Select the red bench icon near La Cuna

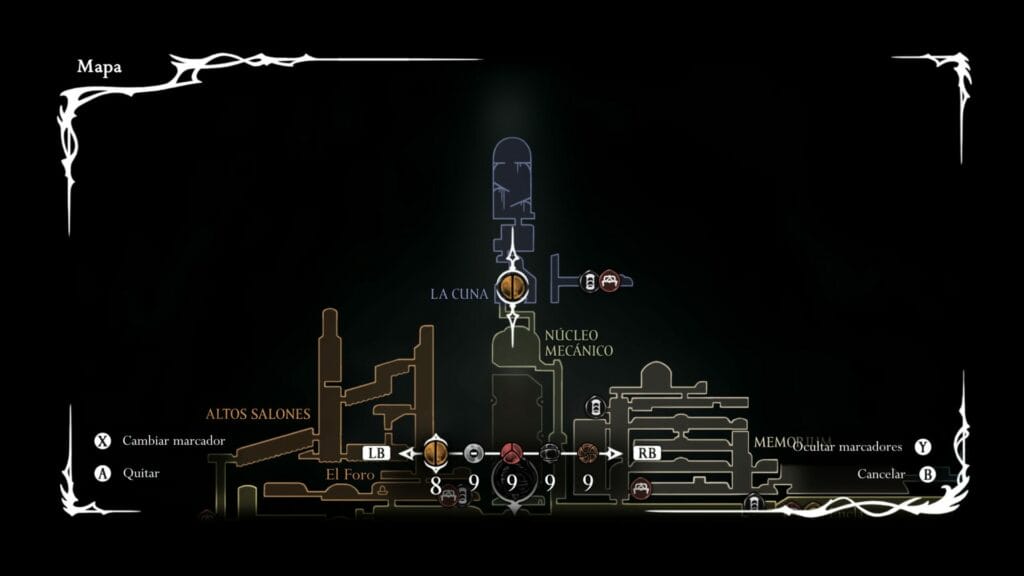[608, 282]
